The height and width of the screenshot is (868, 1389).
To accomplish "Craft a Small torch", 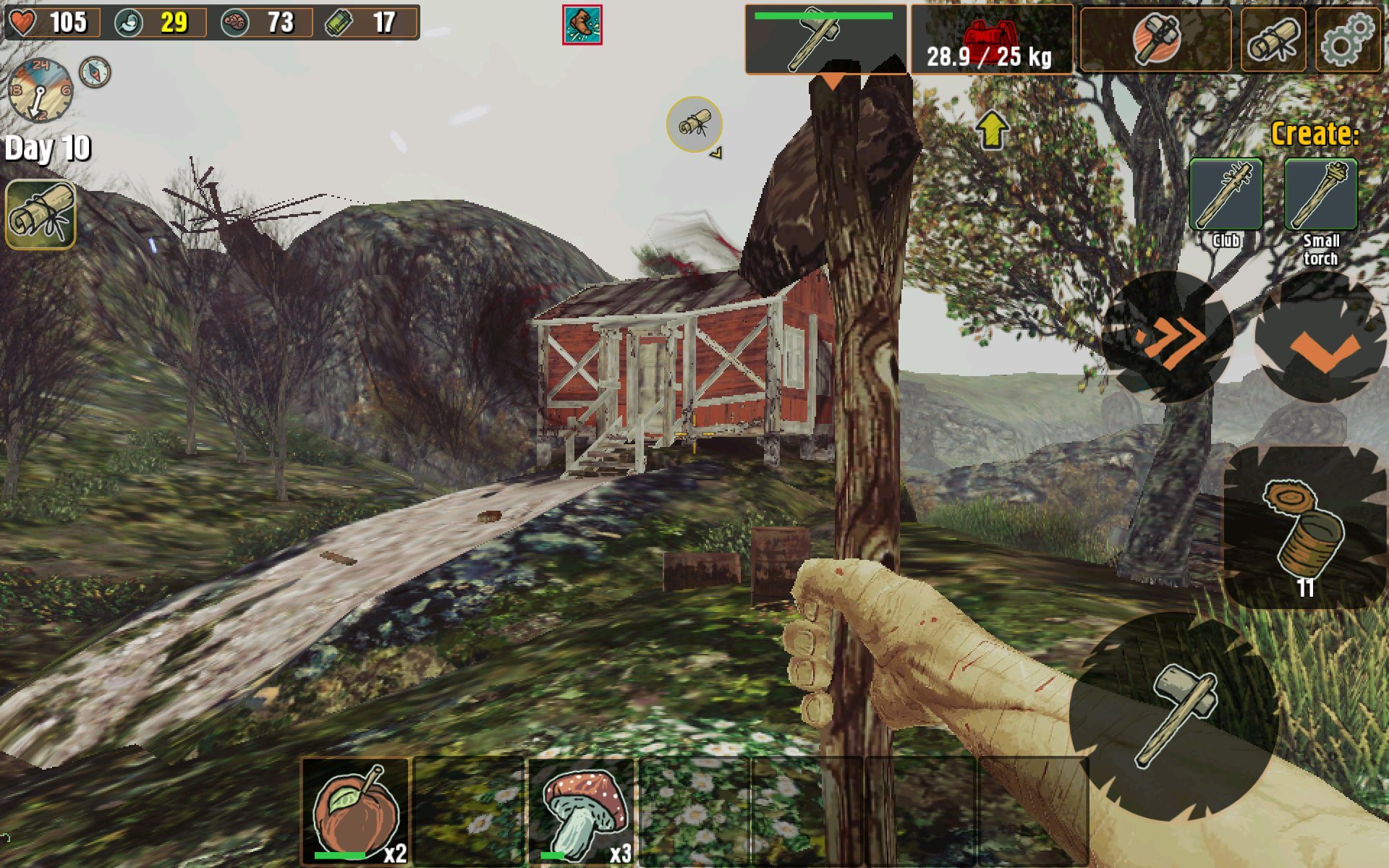I will coord(1320,196).
